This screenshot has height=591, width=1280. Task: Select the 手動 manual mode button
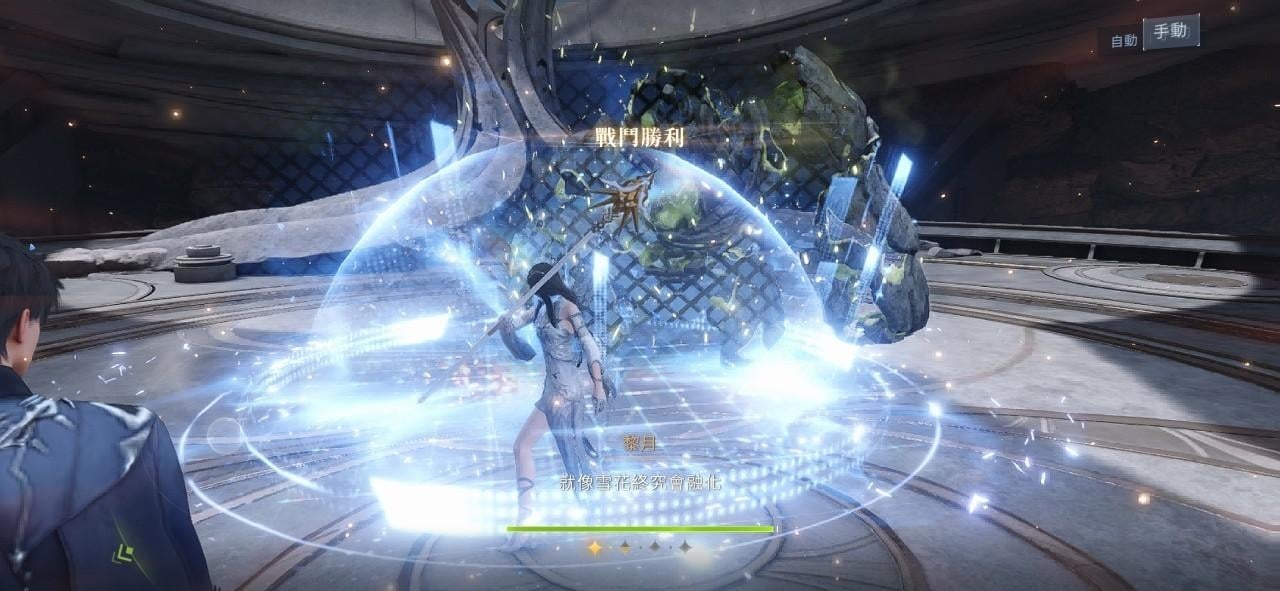pos(1170,32)
